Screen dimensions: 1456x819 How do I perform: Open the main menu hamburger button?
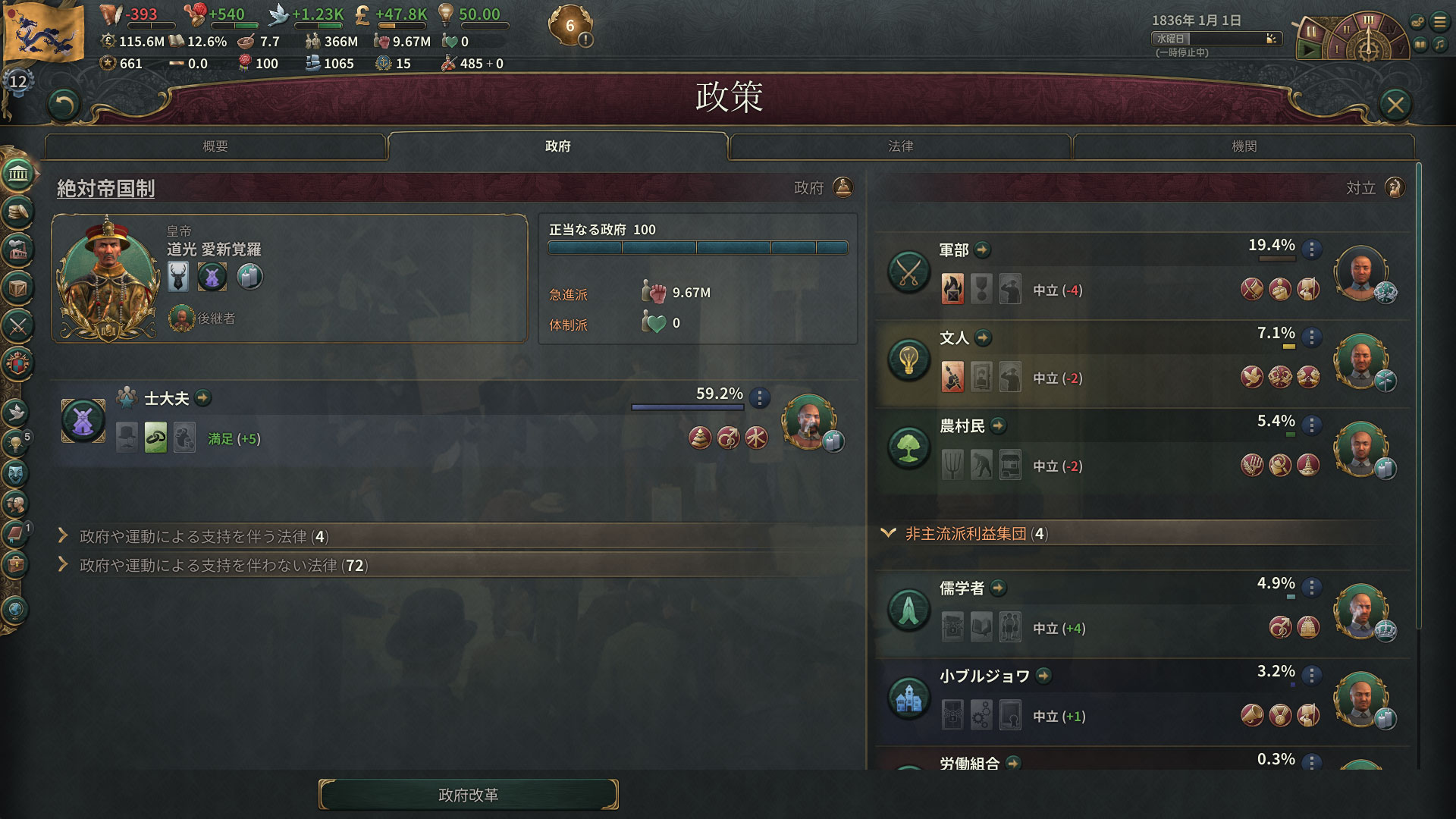[1439, 22]
